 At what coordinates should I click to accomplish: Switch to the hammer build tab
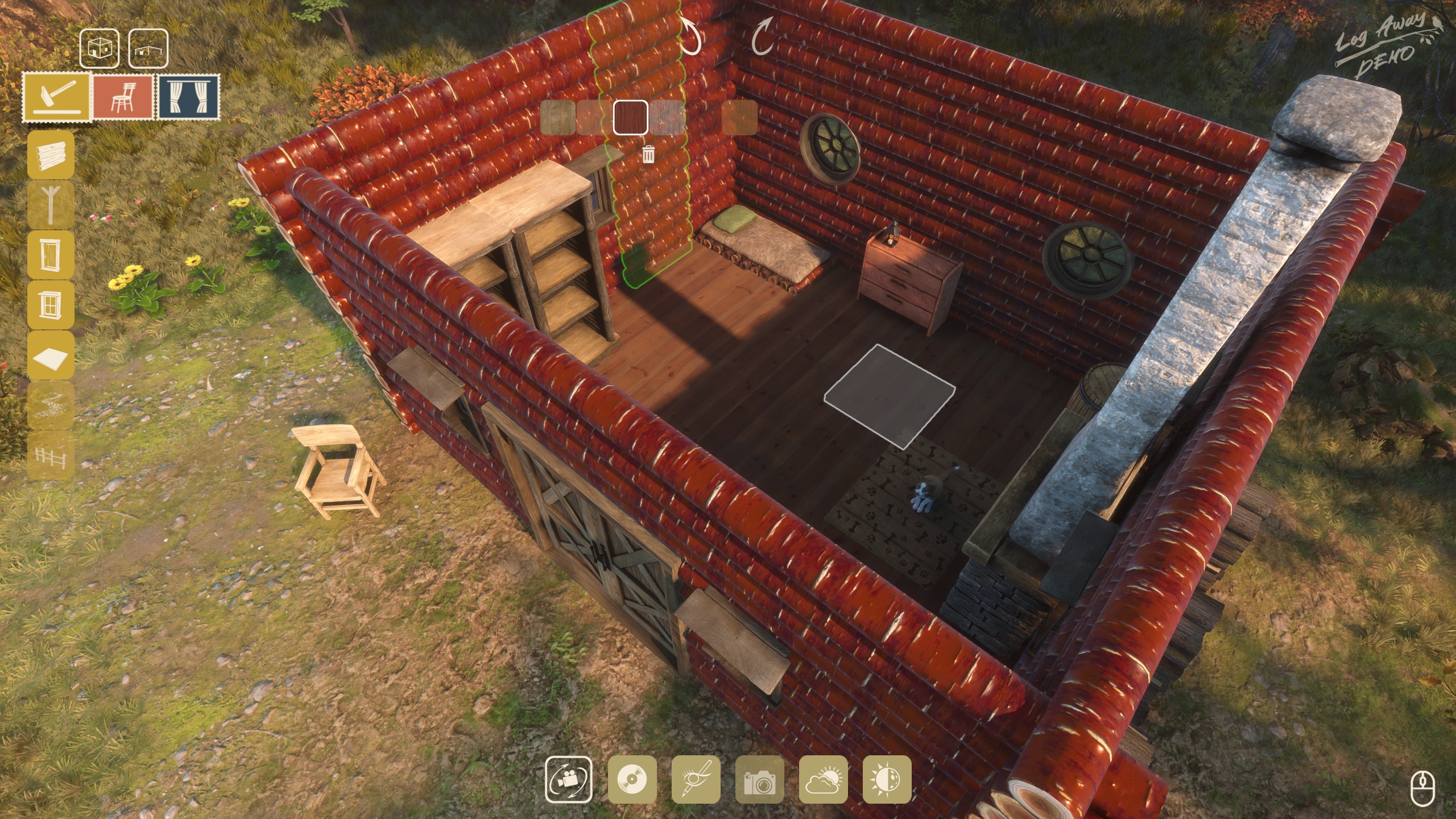coord(57,97)
